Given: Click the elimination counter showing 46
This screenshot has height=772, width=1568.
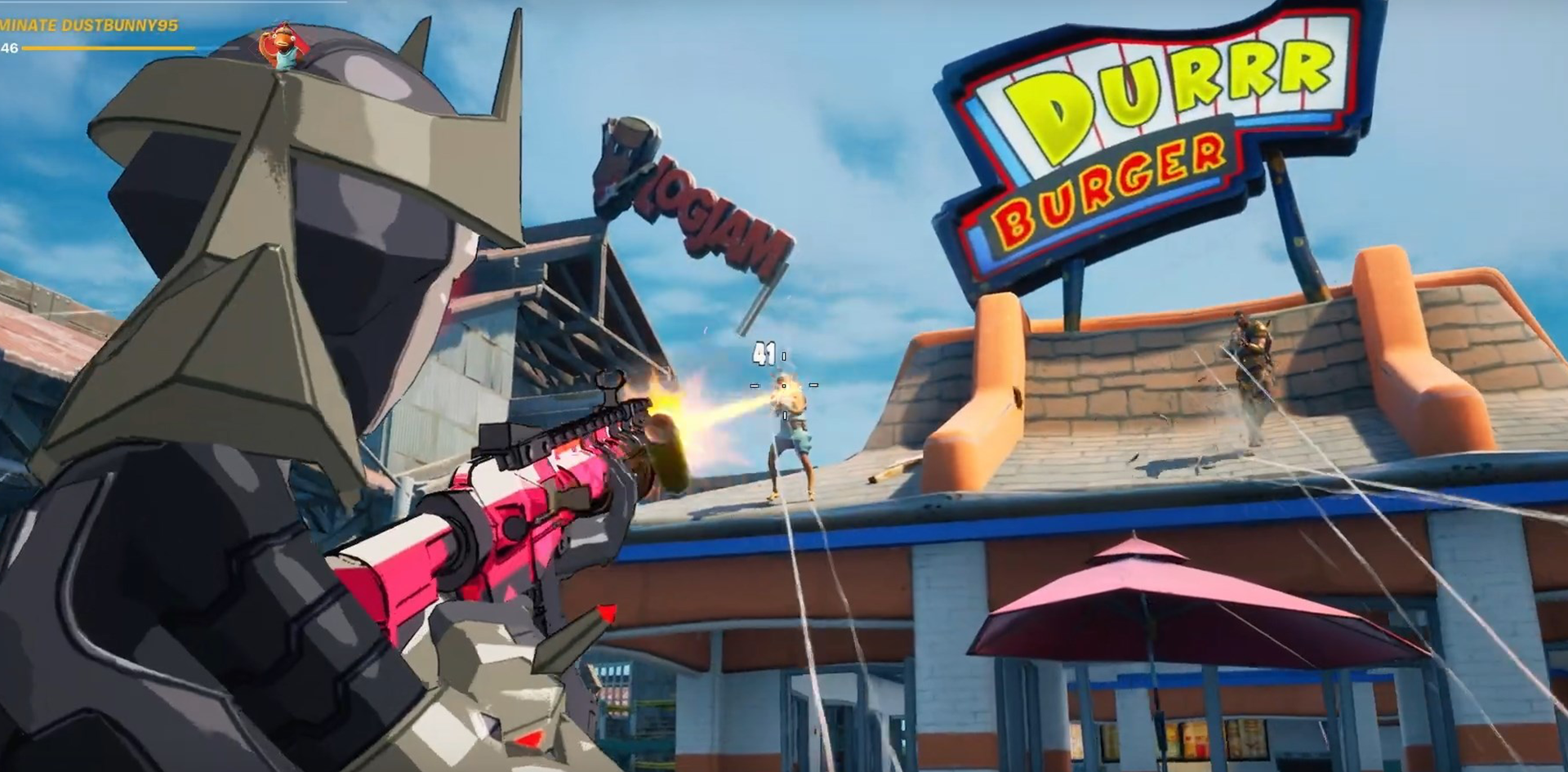Looking at the screenshot, I should click(x=8, y=47).
